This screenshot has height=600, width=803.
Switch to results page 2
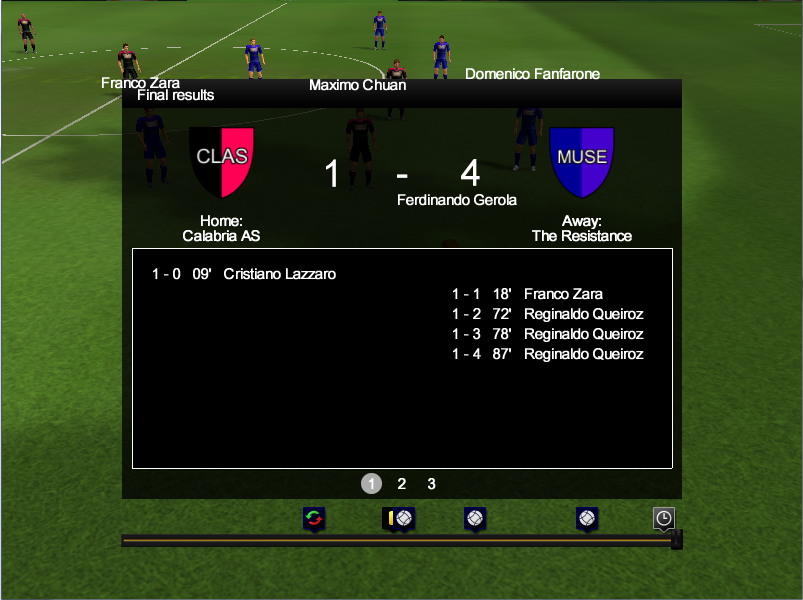[402, 484]
